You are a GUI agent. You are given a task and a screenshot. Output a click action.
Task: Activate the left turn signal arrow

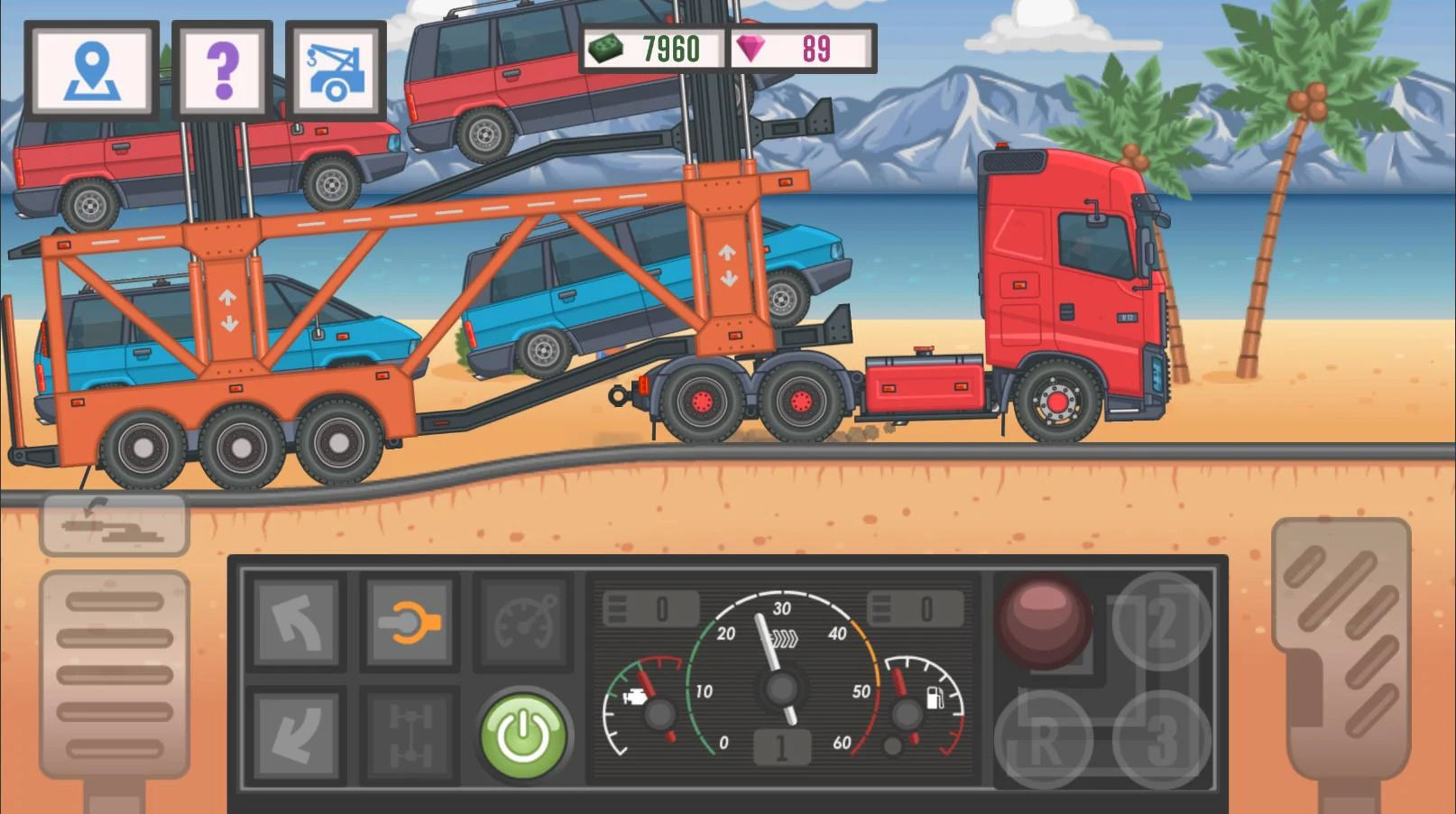[x=296, y=622]
